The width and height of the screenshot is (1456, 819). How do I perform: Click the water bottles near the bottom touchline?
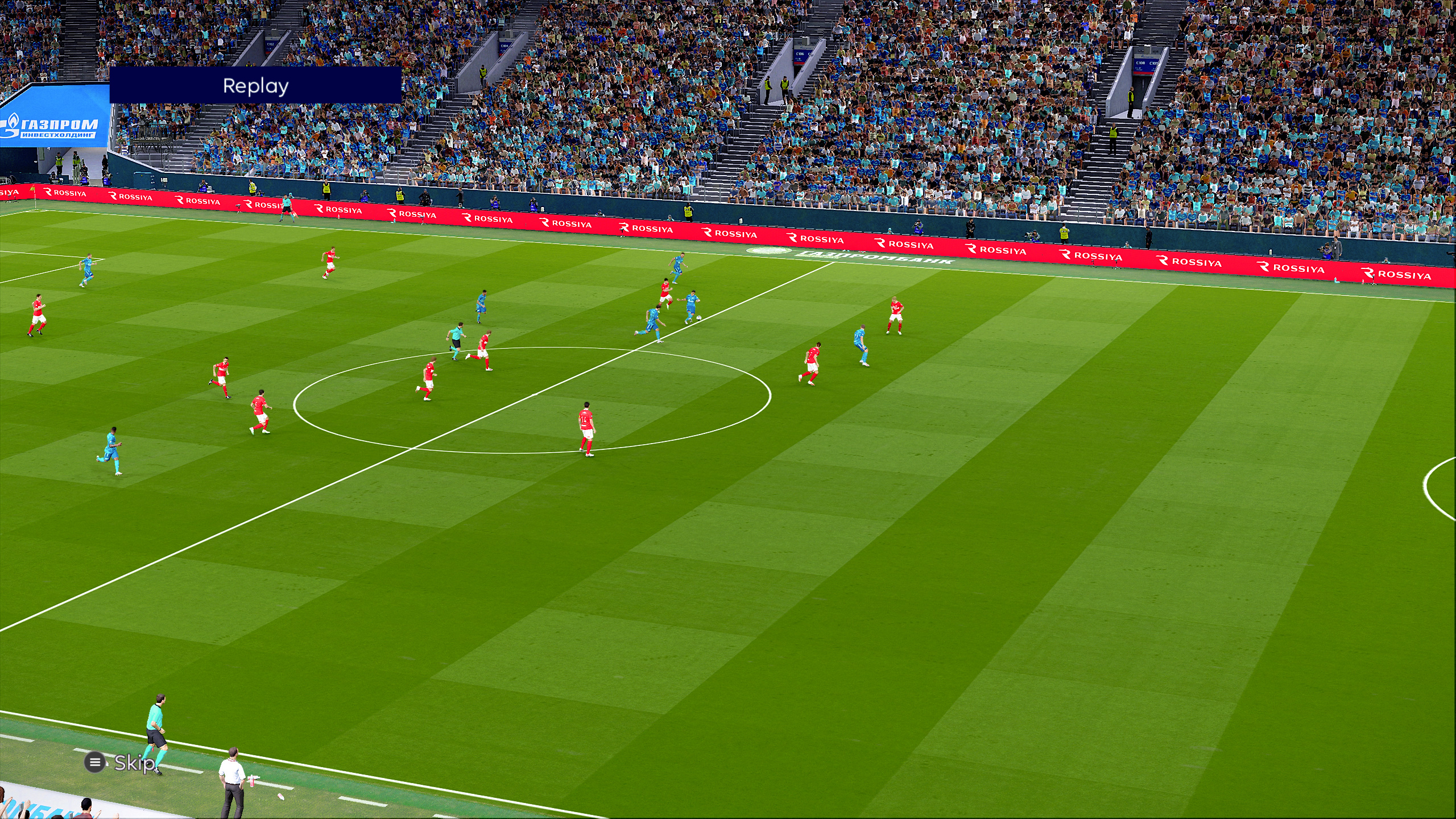tap(252, 783)
